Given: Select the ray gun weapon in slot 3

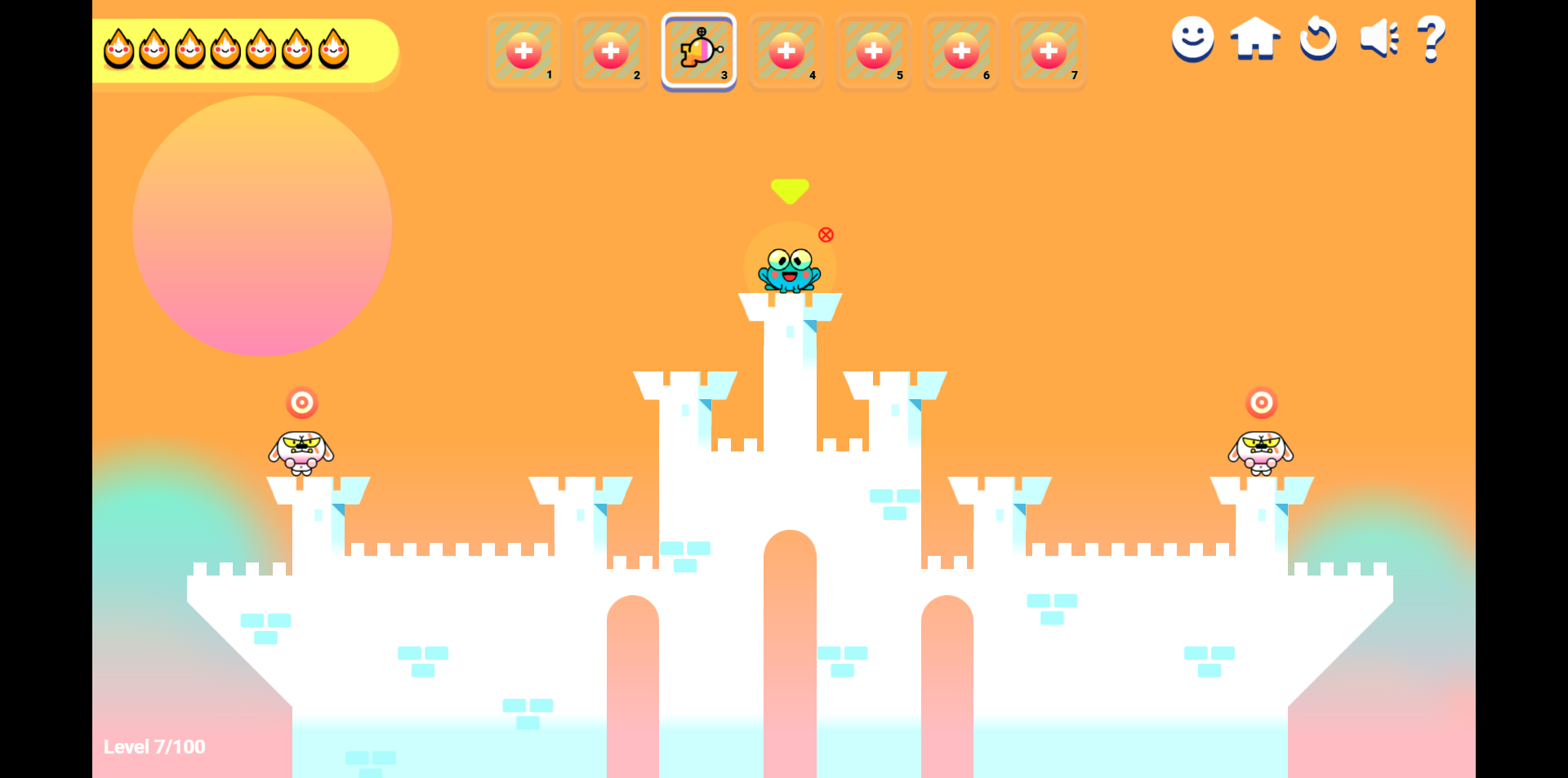Looking at the screenshot, I should point(699,51).
